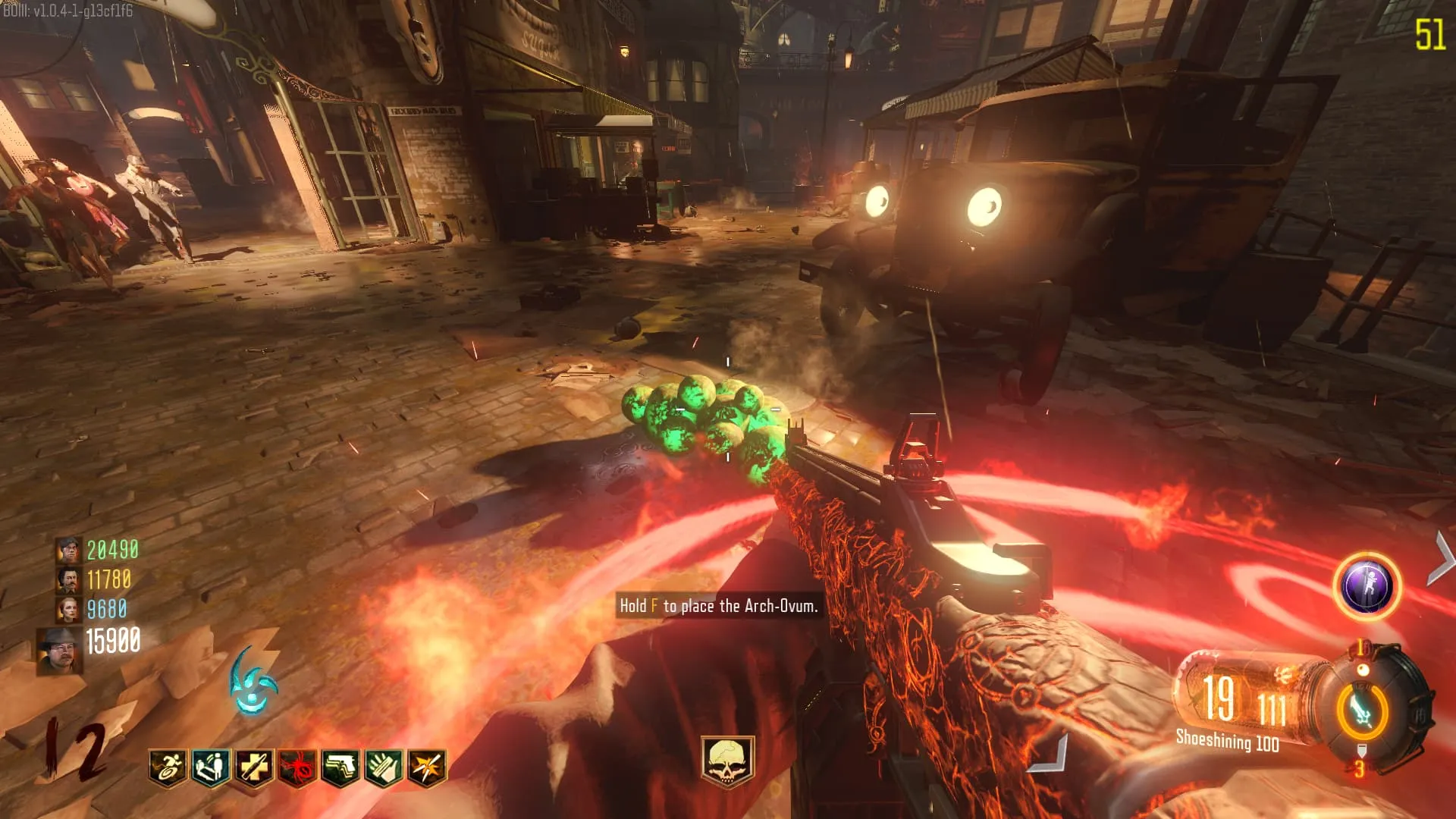Click your fedora-wearing character portrait
This screenshot has width=1456, height=819.
tap(60, 651)
